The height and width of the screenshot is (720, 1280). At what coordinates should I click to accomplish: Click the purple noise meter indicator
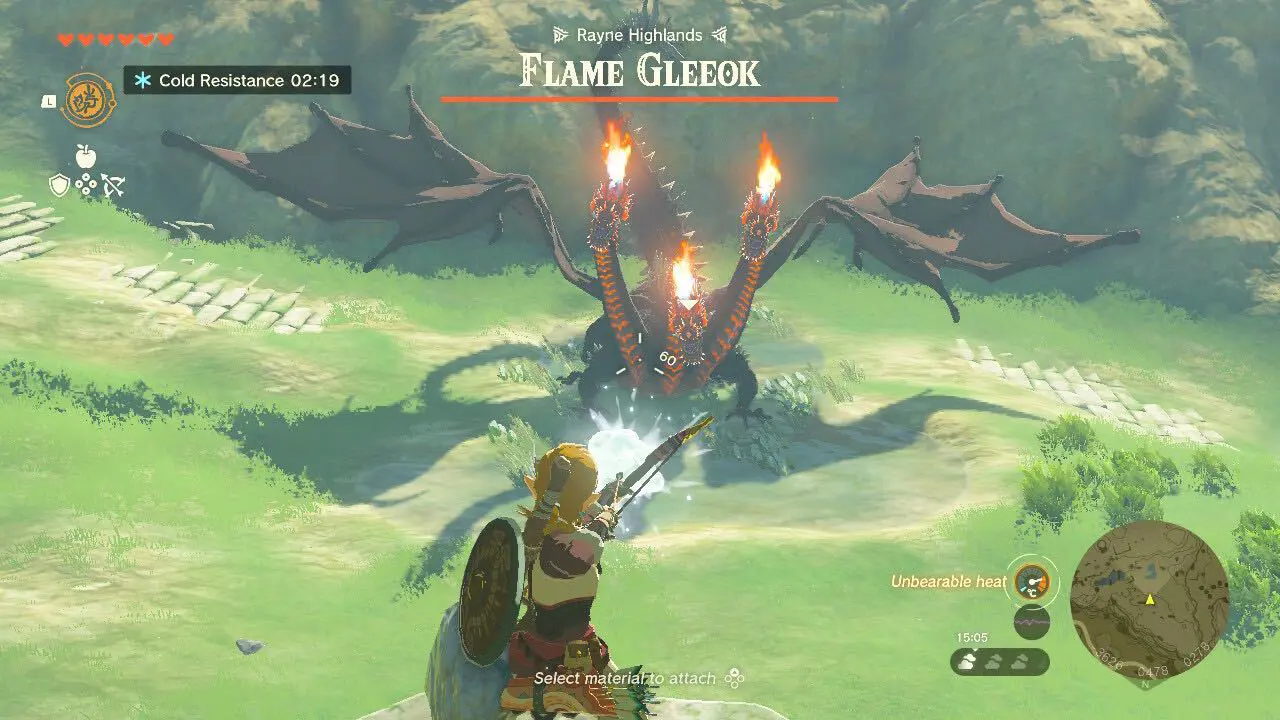point(1032,621)
